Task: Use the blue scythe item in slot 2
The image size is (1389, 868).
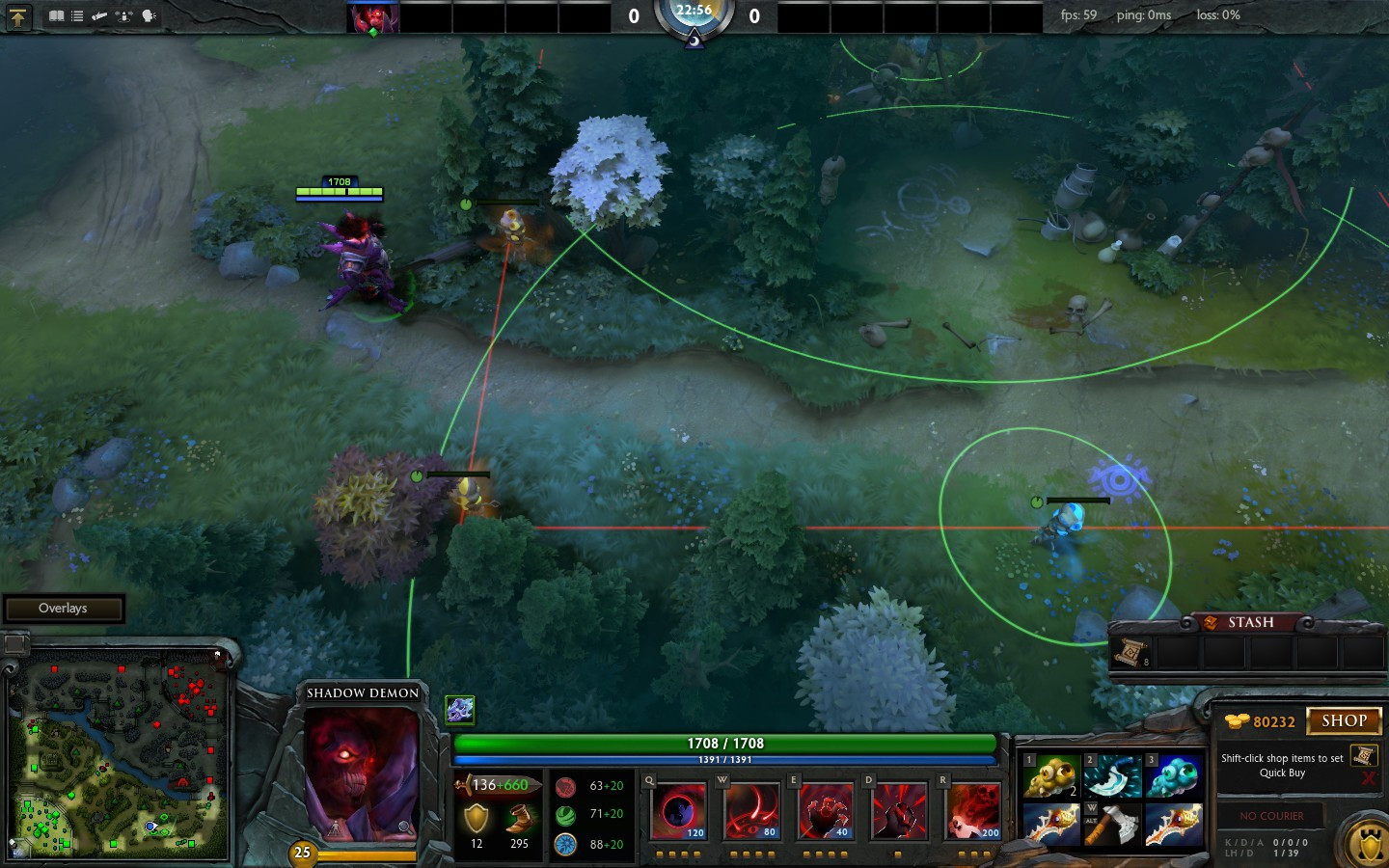Action: (x=1112, y=776)
